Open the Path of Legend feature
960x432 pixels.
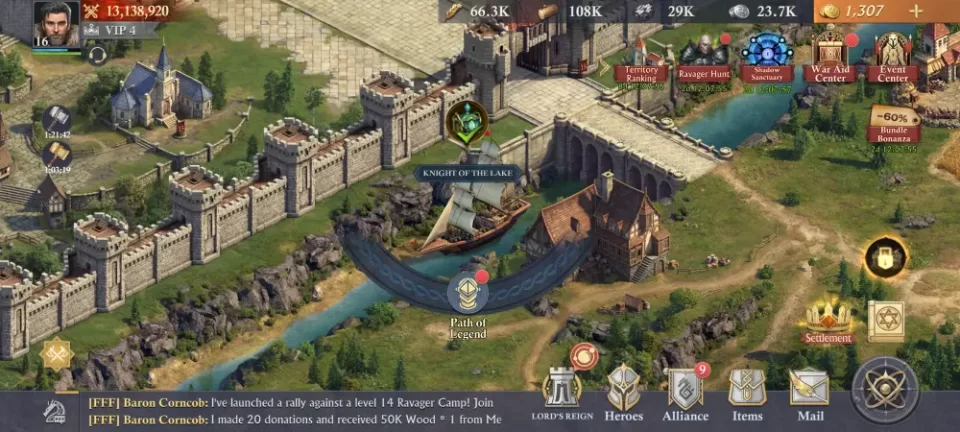(467, 297)
